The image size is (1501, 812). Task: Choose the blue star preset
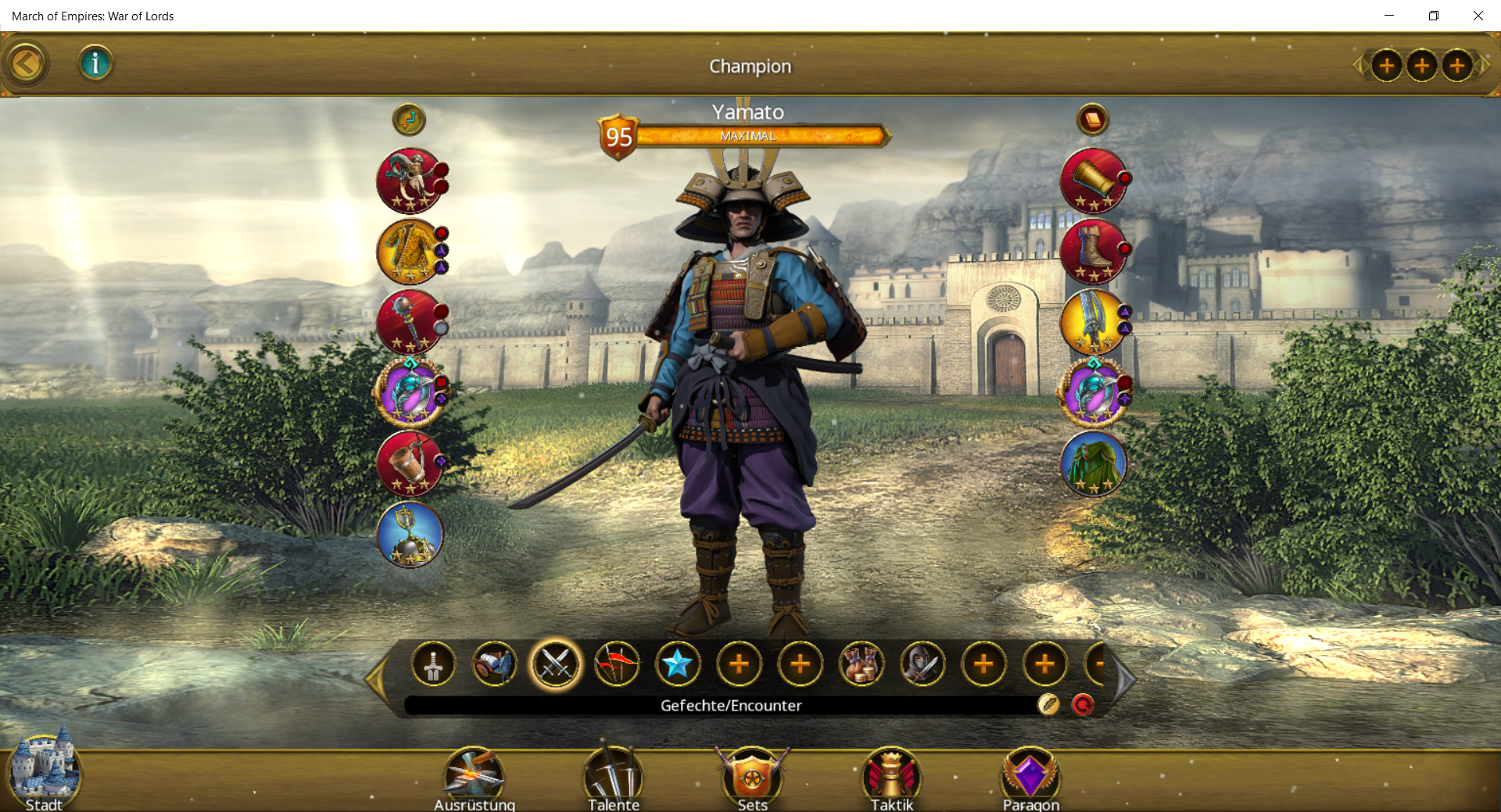[678, 665]
